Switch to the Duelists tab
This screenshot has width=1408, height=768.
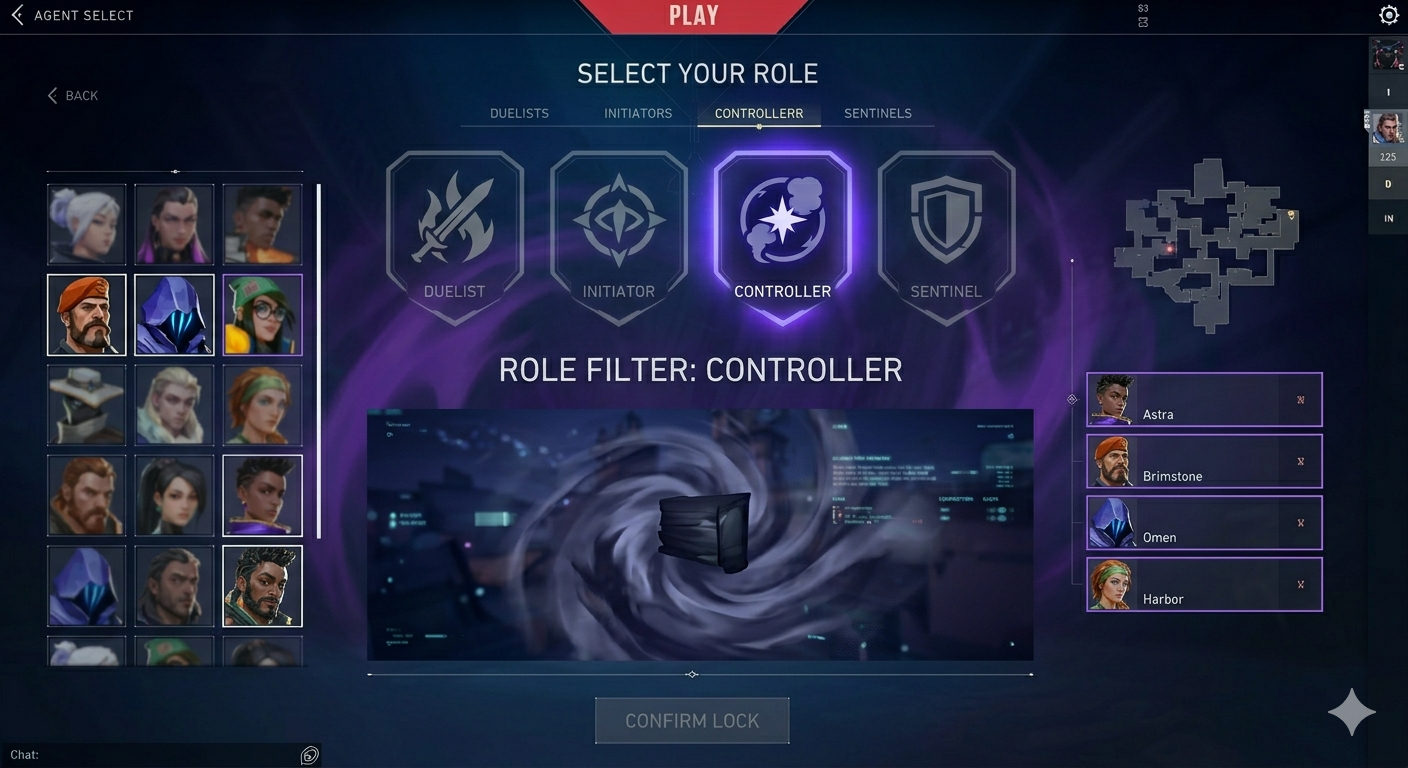pos(519,113)
